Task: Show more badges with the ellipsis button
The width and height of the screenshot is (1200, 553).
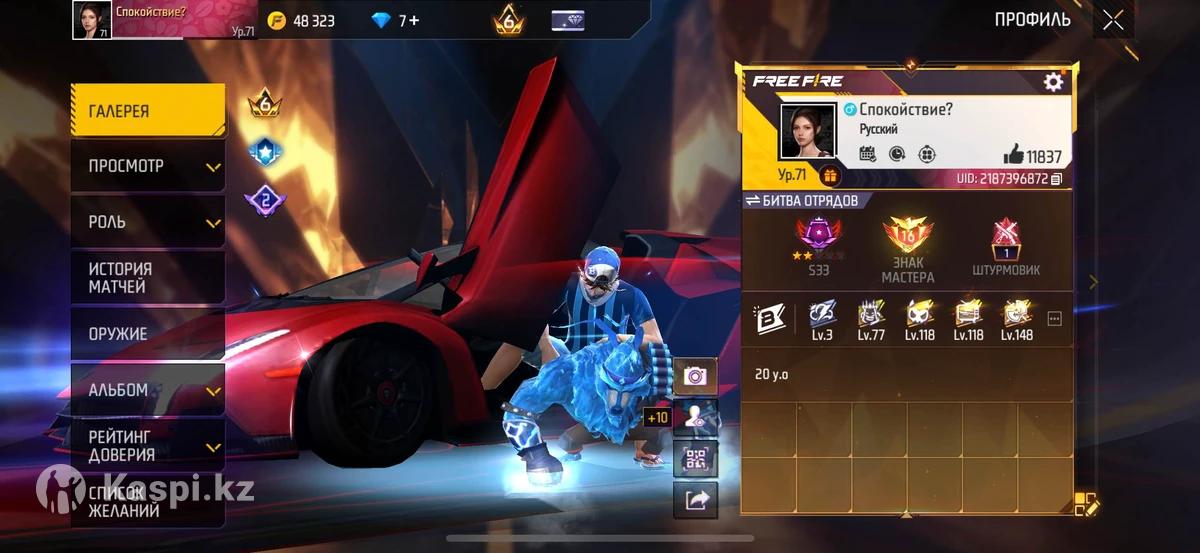Action: [1053, 319]
